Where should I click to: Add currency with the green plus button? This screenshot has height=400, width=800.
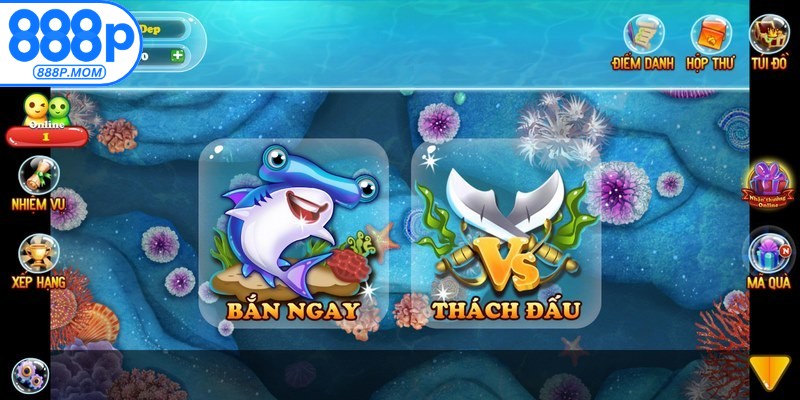[x=177, y=55]
